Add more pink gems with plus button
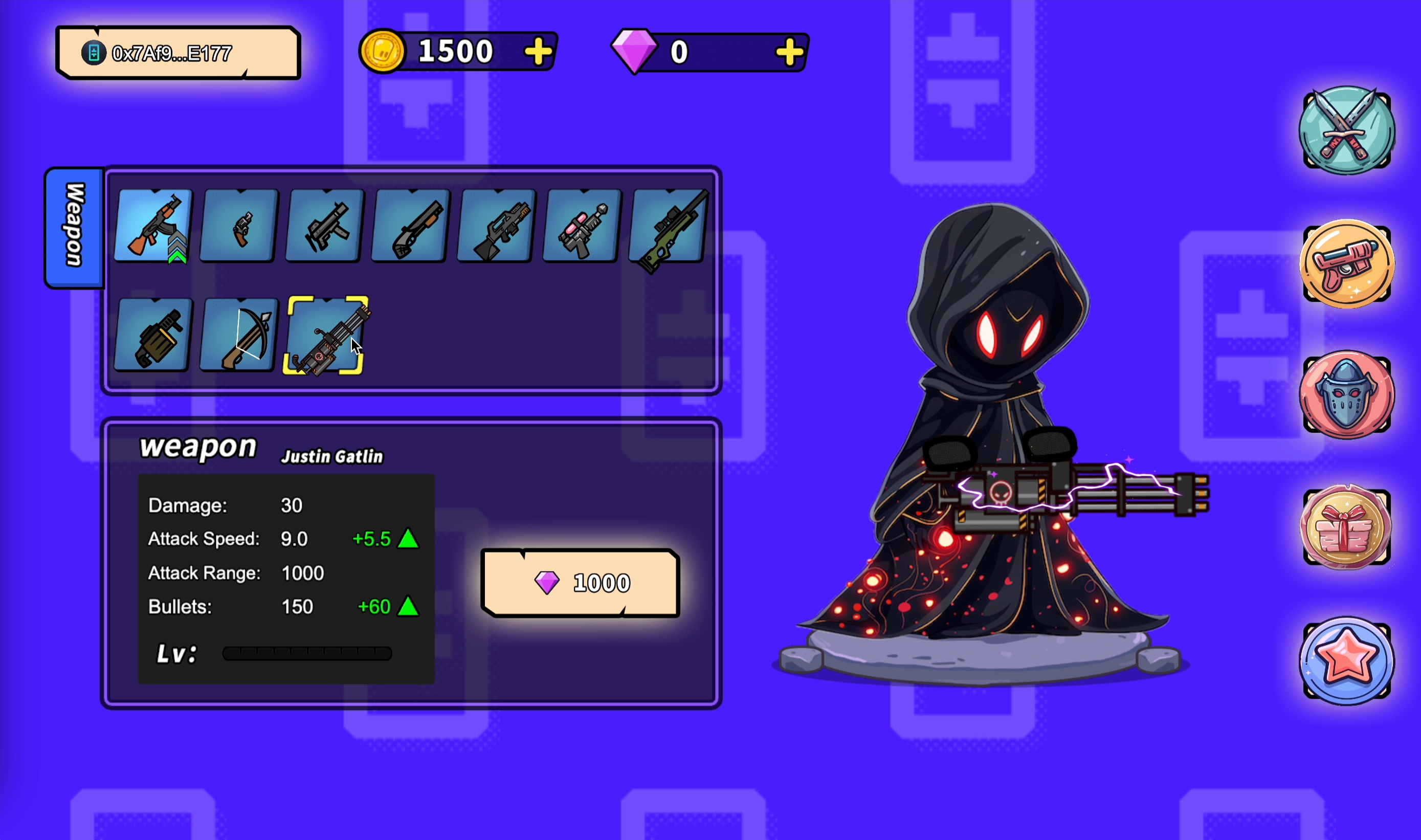This screenshot has width=1421, height=840. click(x=789, y=53)
